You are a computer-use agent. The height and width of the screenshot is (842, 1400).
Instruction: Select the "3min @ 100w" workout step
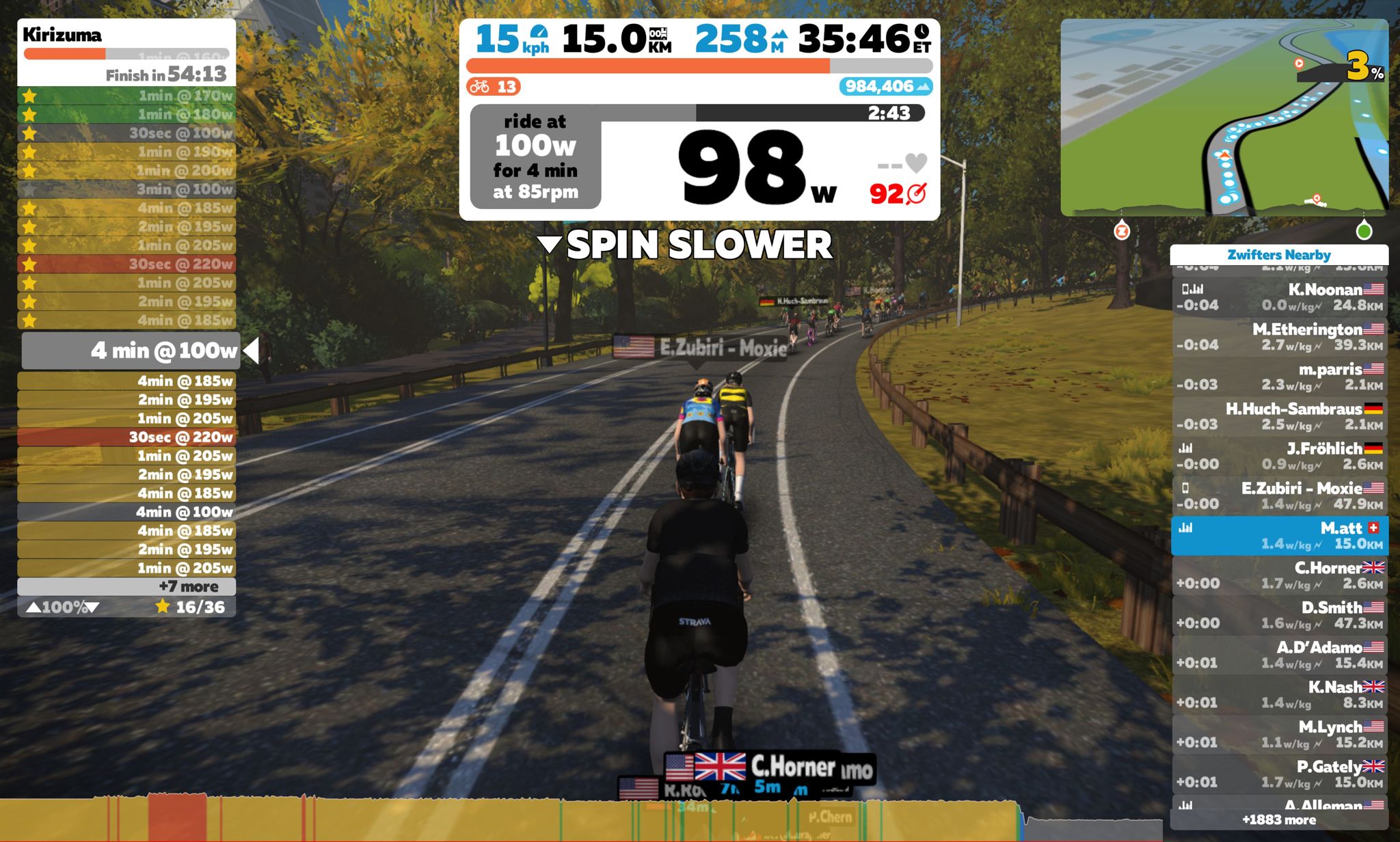point(126,189)
